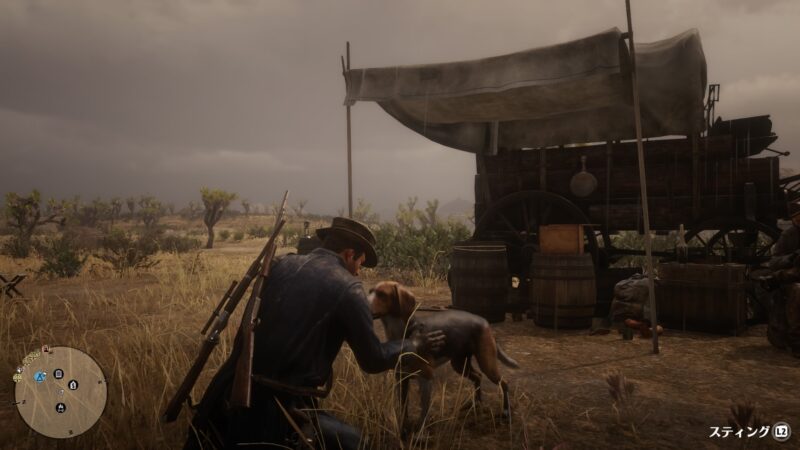Click the campfire icon on the minimap
The width and height of the screenshot is (800, 450).
pos(61,408)
